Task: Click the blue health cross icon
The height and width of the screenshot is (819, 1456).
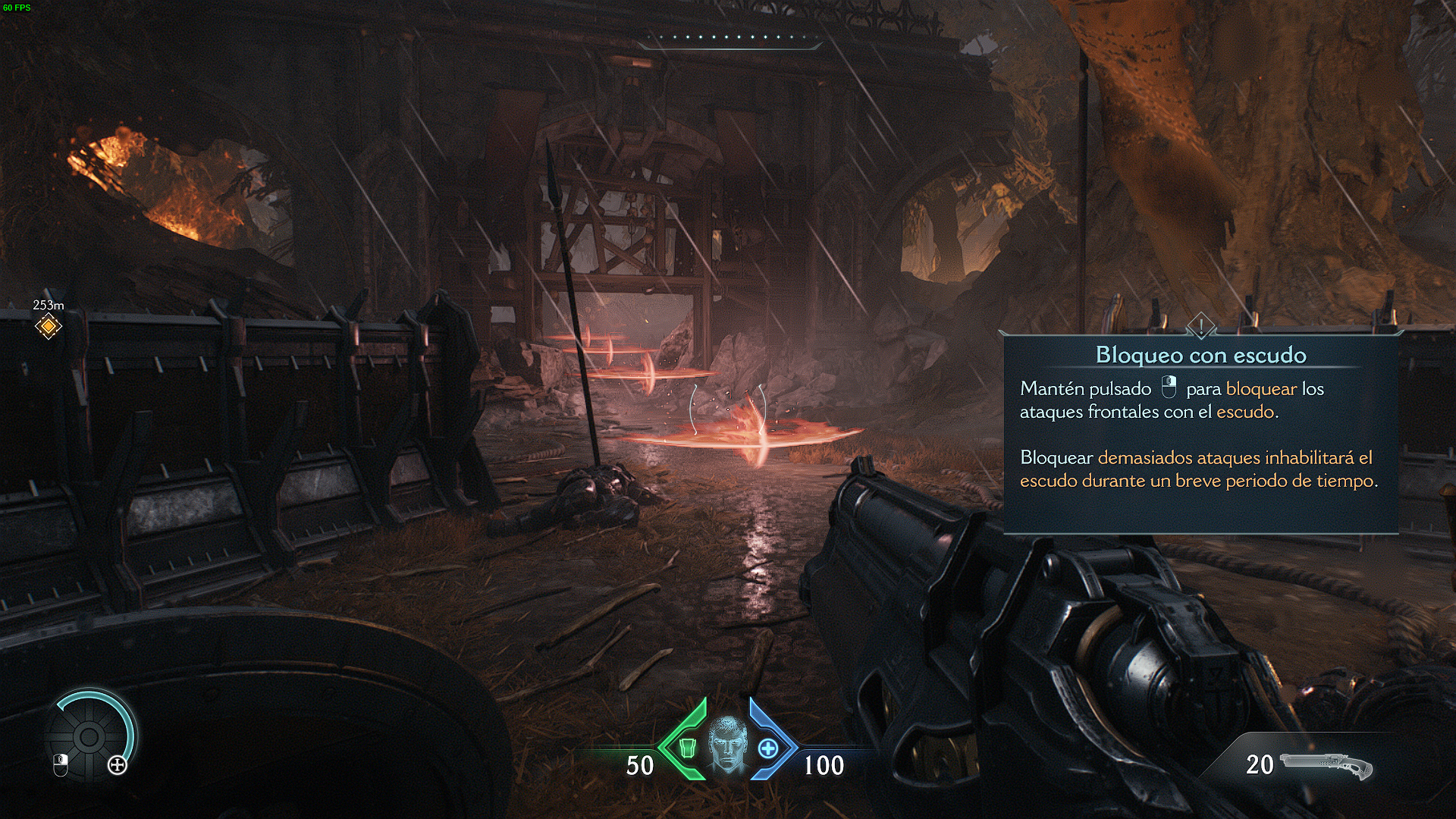Action: pyautogui.click(x=768, y=748)
